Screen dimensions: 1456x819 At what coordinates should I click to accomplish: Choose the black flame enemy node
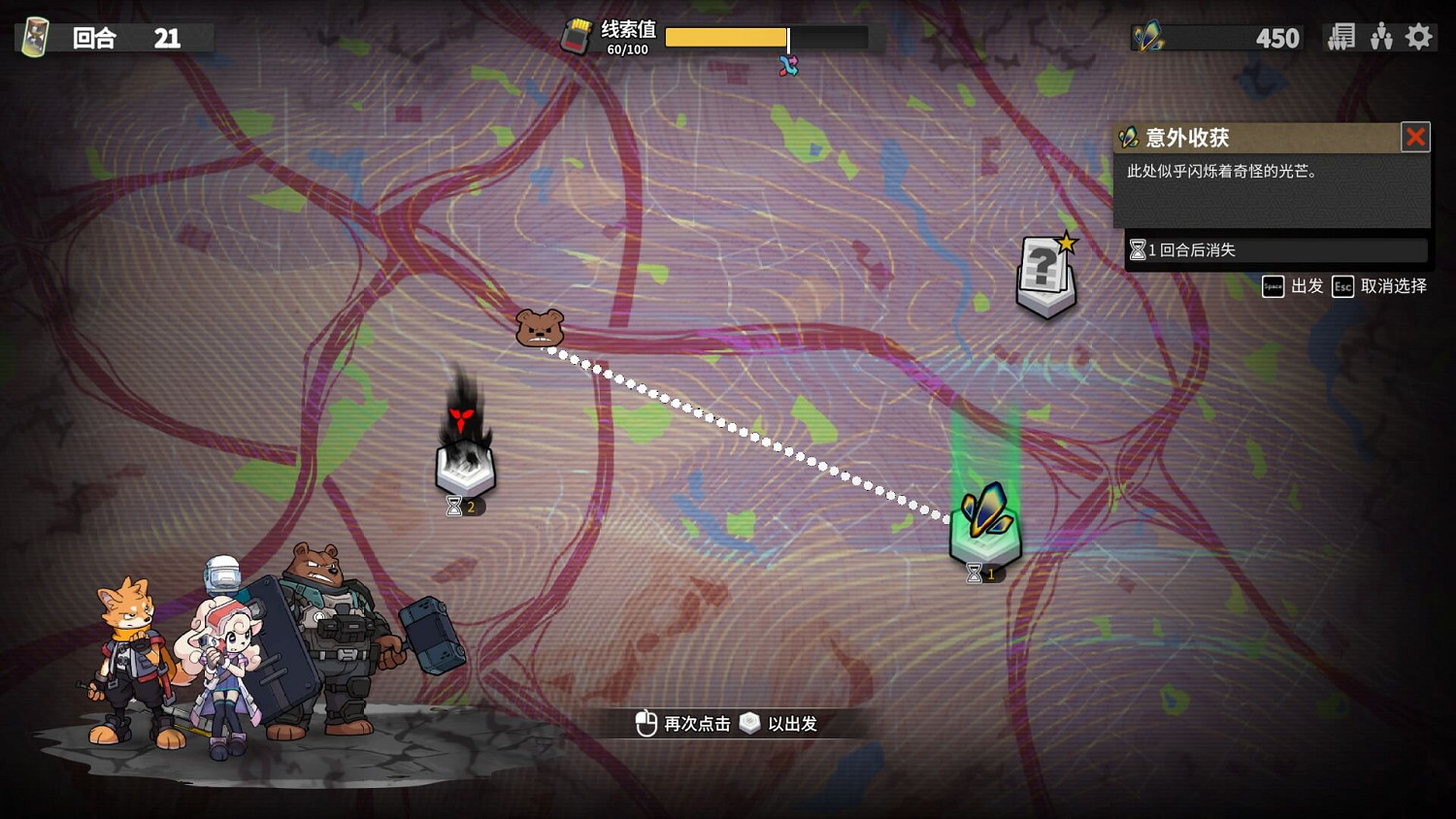(x=465, y=451)
